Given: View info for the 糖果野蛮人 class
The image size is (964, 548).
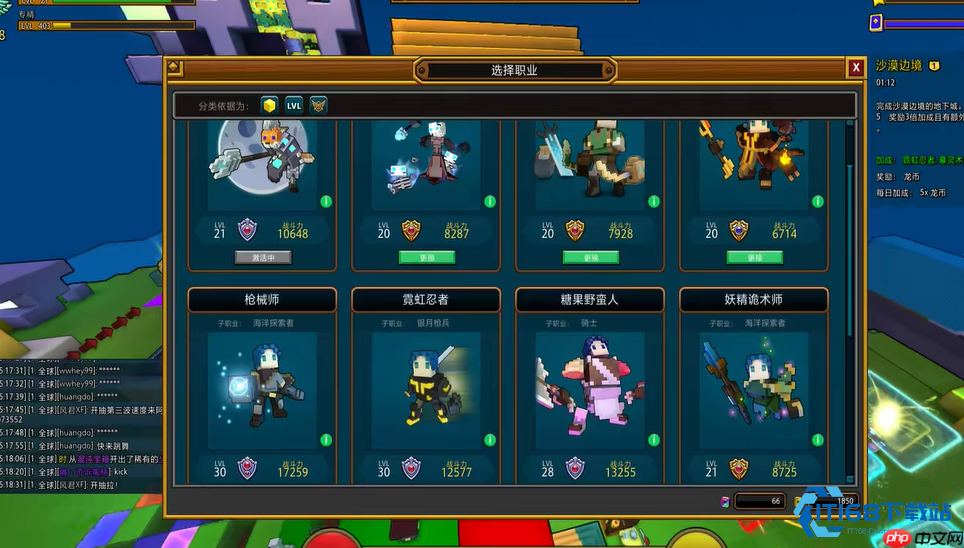Looking at the screenshot, I should [x=654, y=440].
